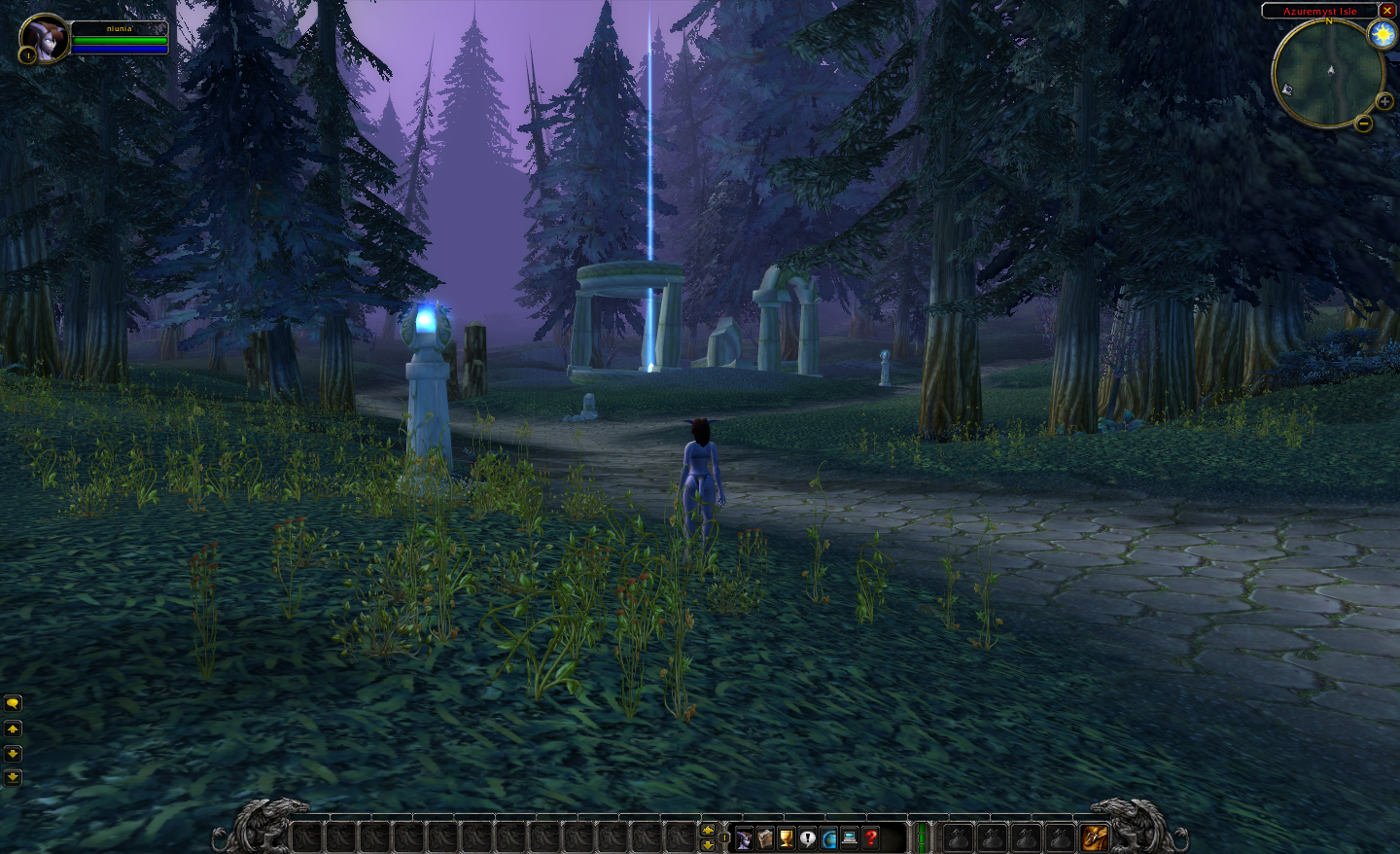Page the action bar up
1400x854 pixels.
pyautogui.click(x=708, y=830)
